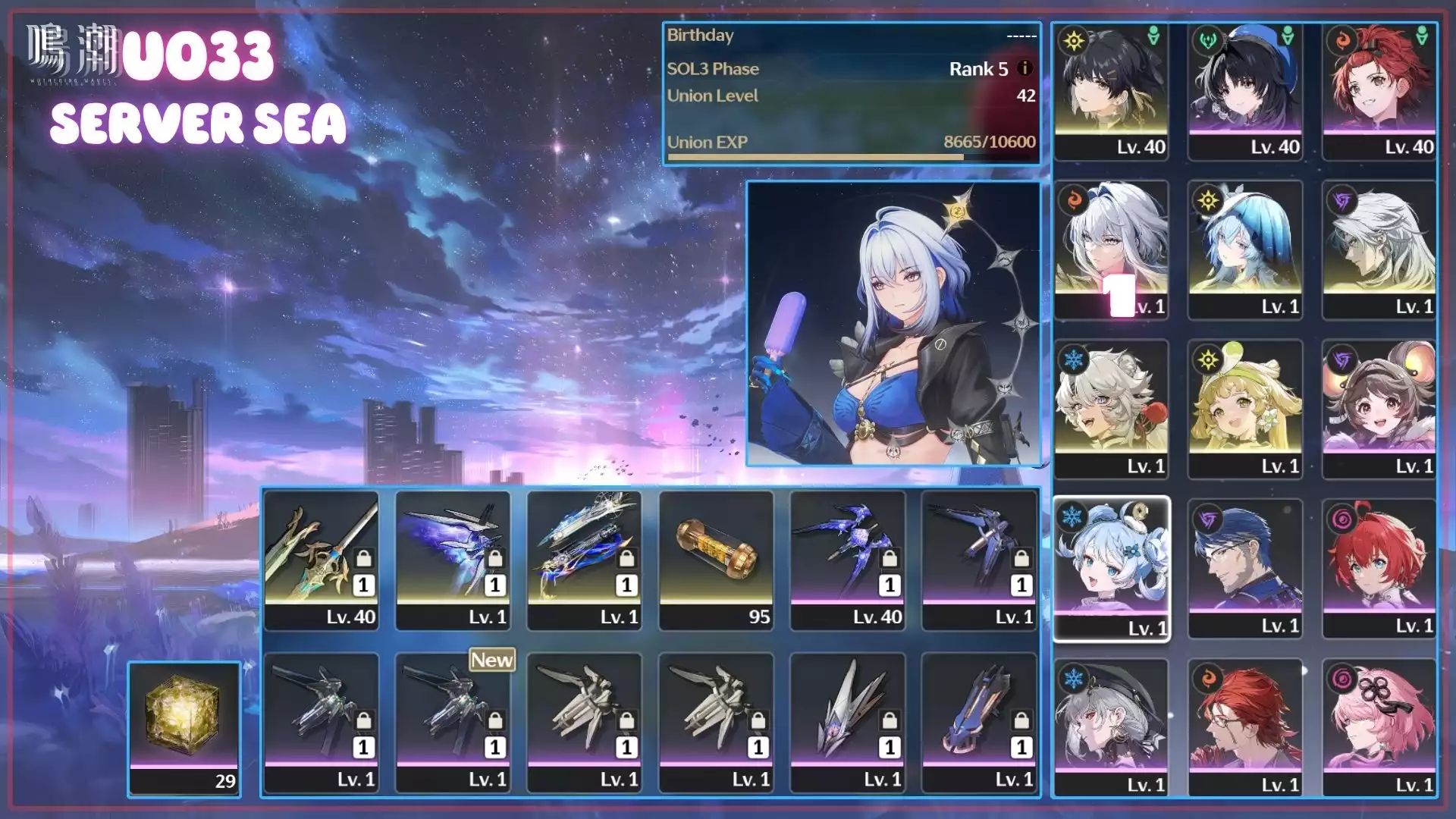
Task: Pick the pink-haired girl with black hair ornament
Action: point(1379,728)
